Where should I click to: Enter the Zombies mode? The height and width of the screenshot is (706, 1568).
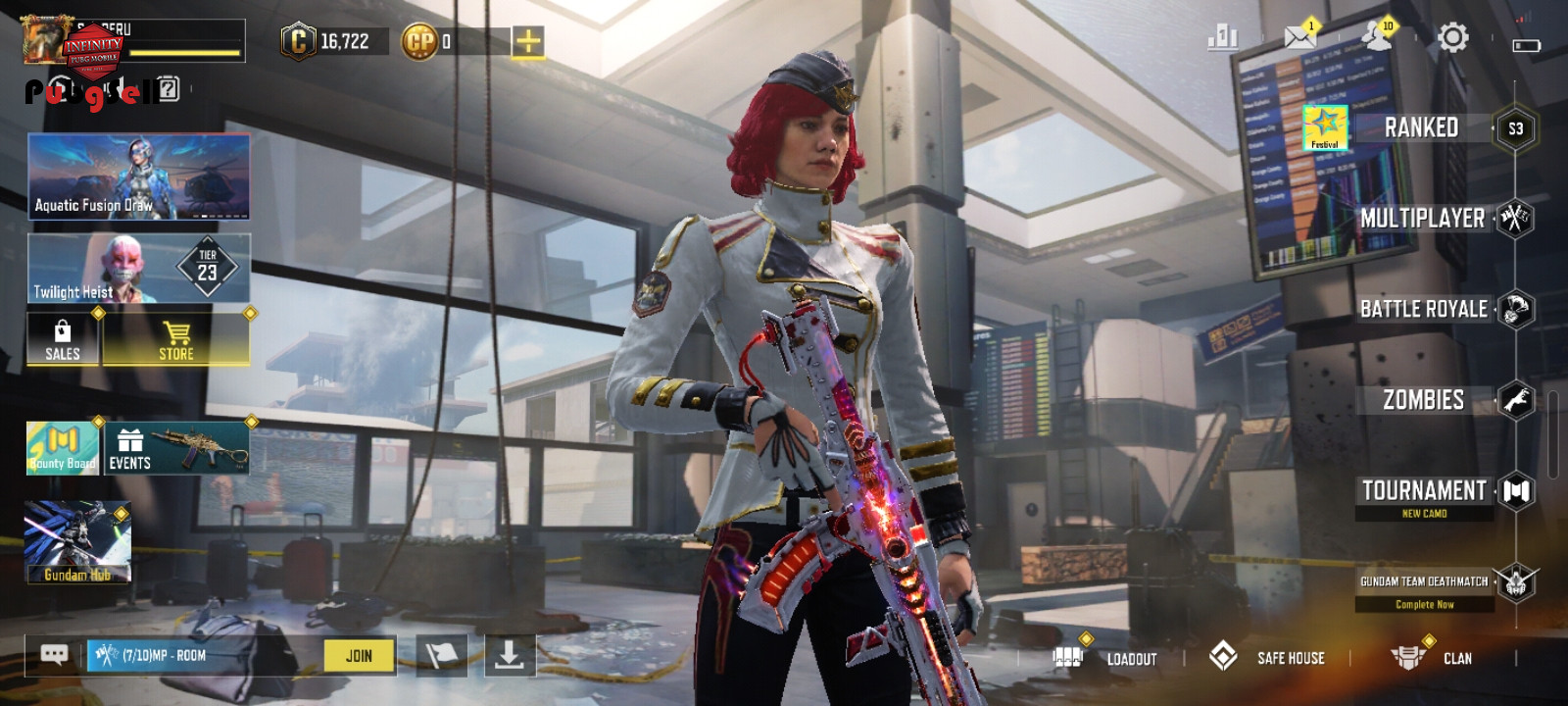tap(1423, 400)
